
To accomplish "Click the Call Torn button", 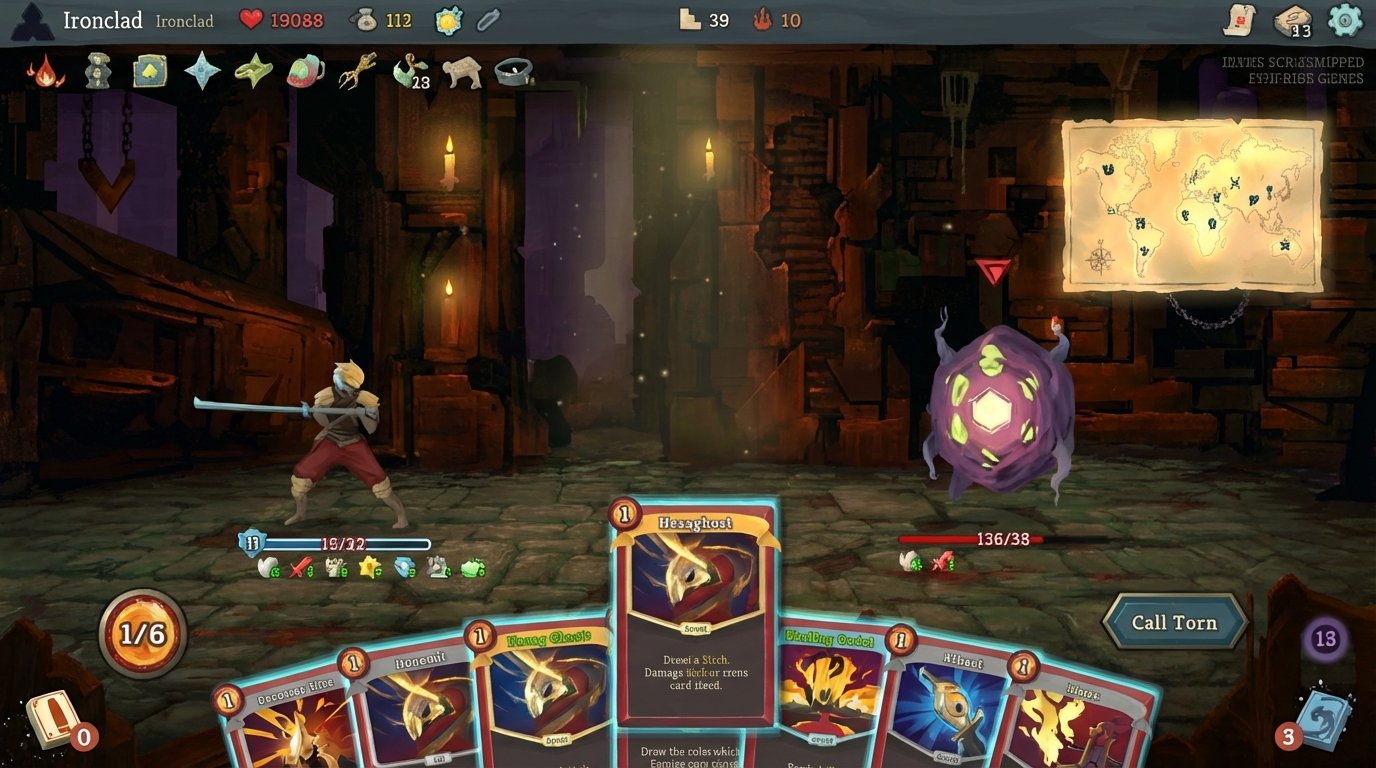I will coord(1174,622).
